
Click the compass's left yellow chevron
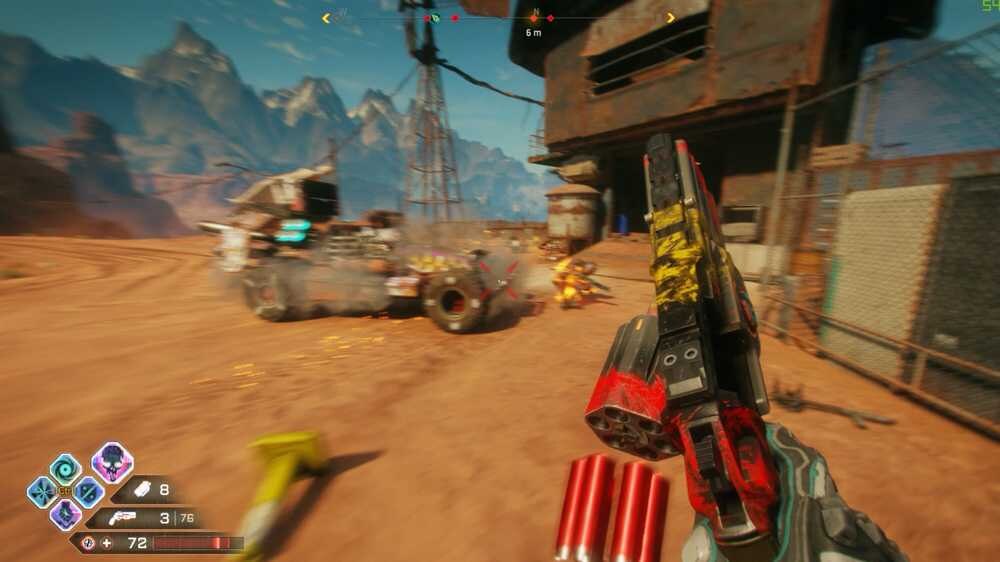[326, 17]
